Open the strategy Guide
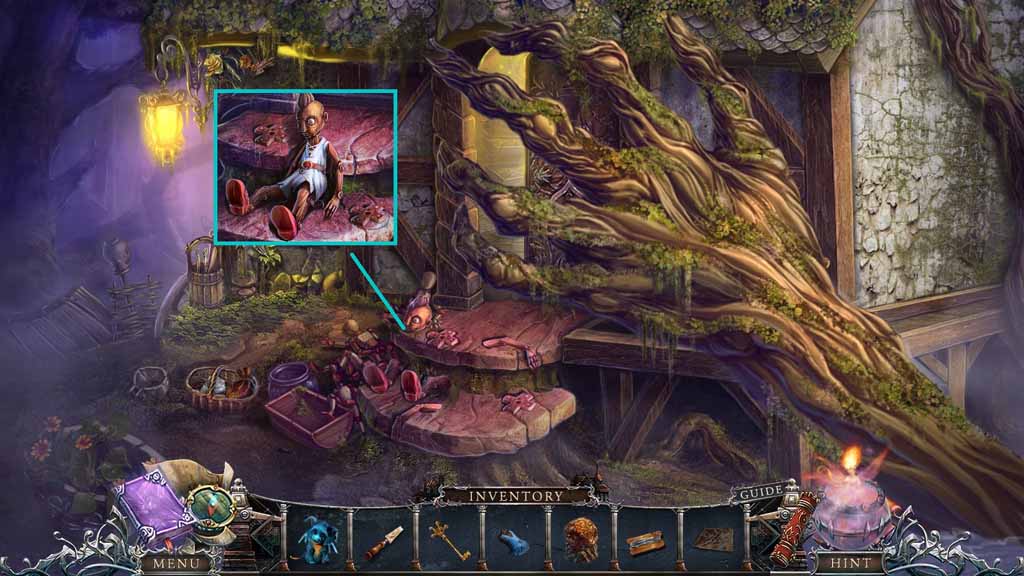The height and width of the screenshot is (576, 1024). click(760, 495)
